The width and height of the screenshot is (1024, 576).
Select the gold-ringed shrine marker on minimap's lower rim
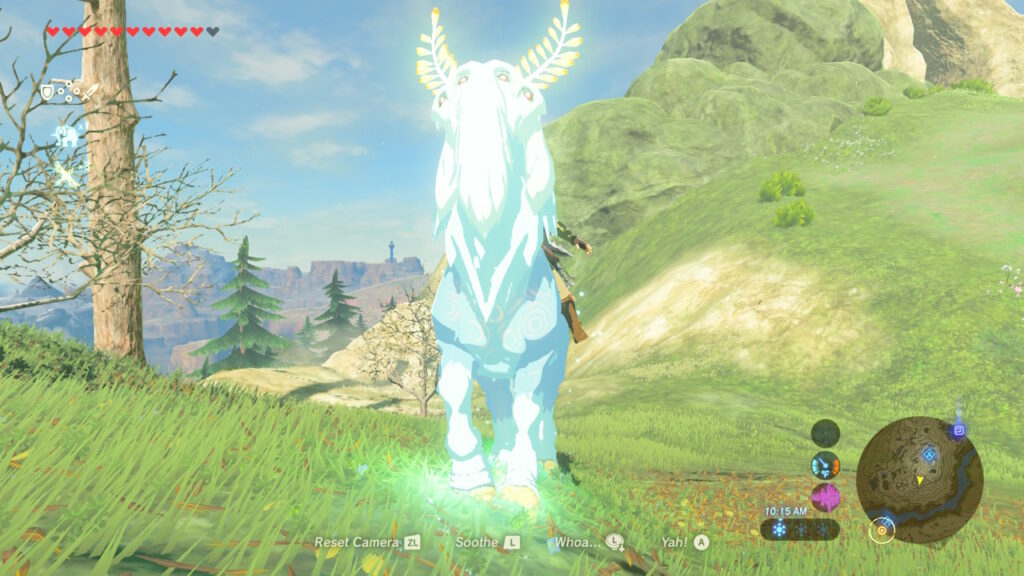tap(881, 529)
